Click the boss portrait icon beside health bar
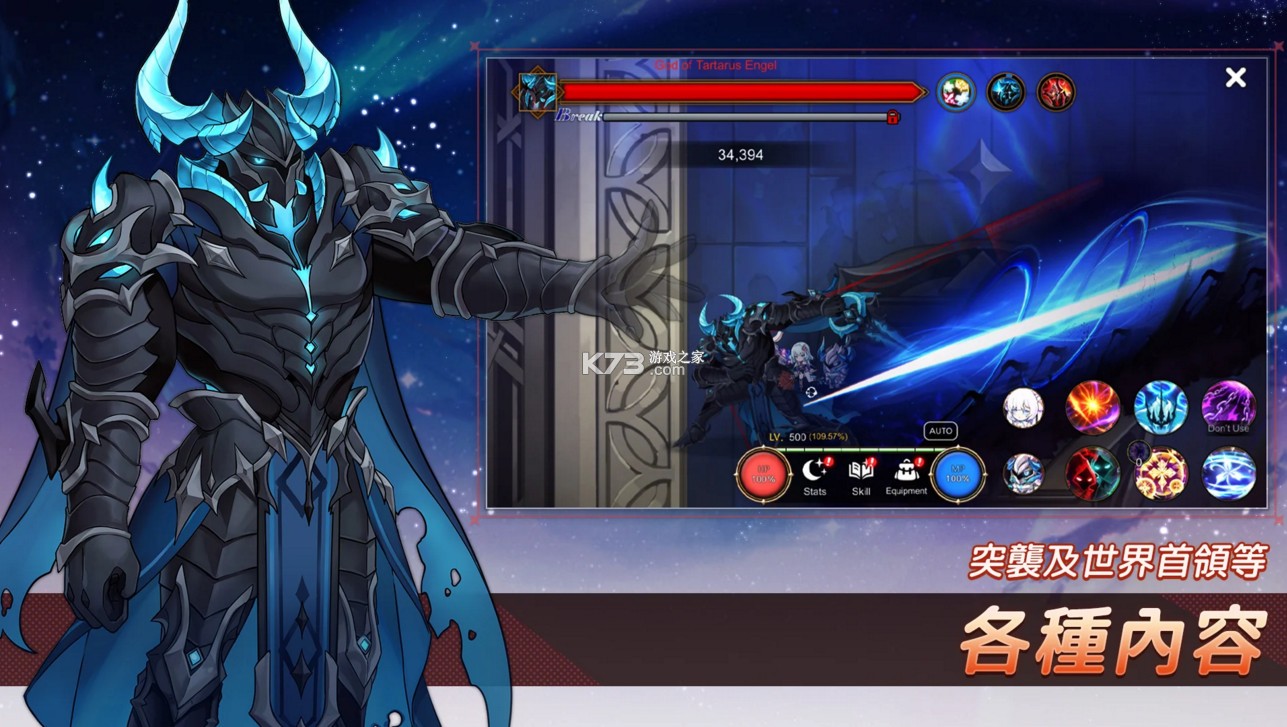Viewport: 1287px width, 727px height. click(537, 92)
